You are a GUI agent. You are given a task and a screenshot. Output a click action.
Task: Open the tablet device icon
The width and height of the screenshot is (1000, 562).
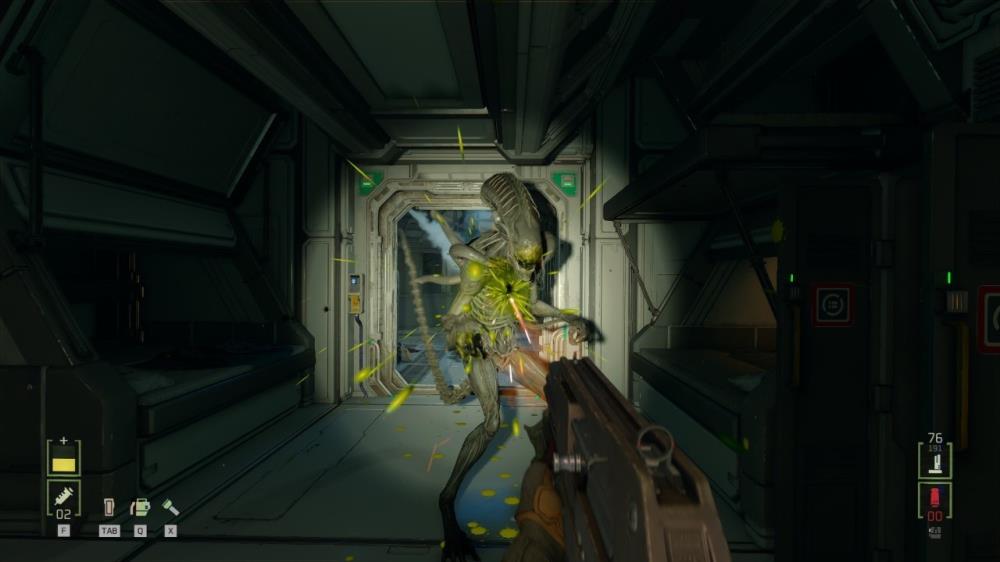pyautogui.click(x=109, y=507)
